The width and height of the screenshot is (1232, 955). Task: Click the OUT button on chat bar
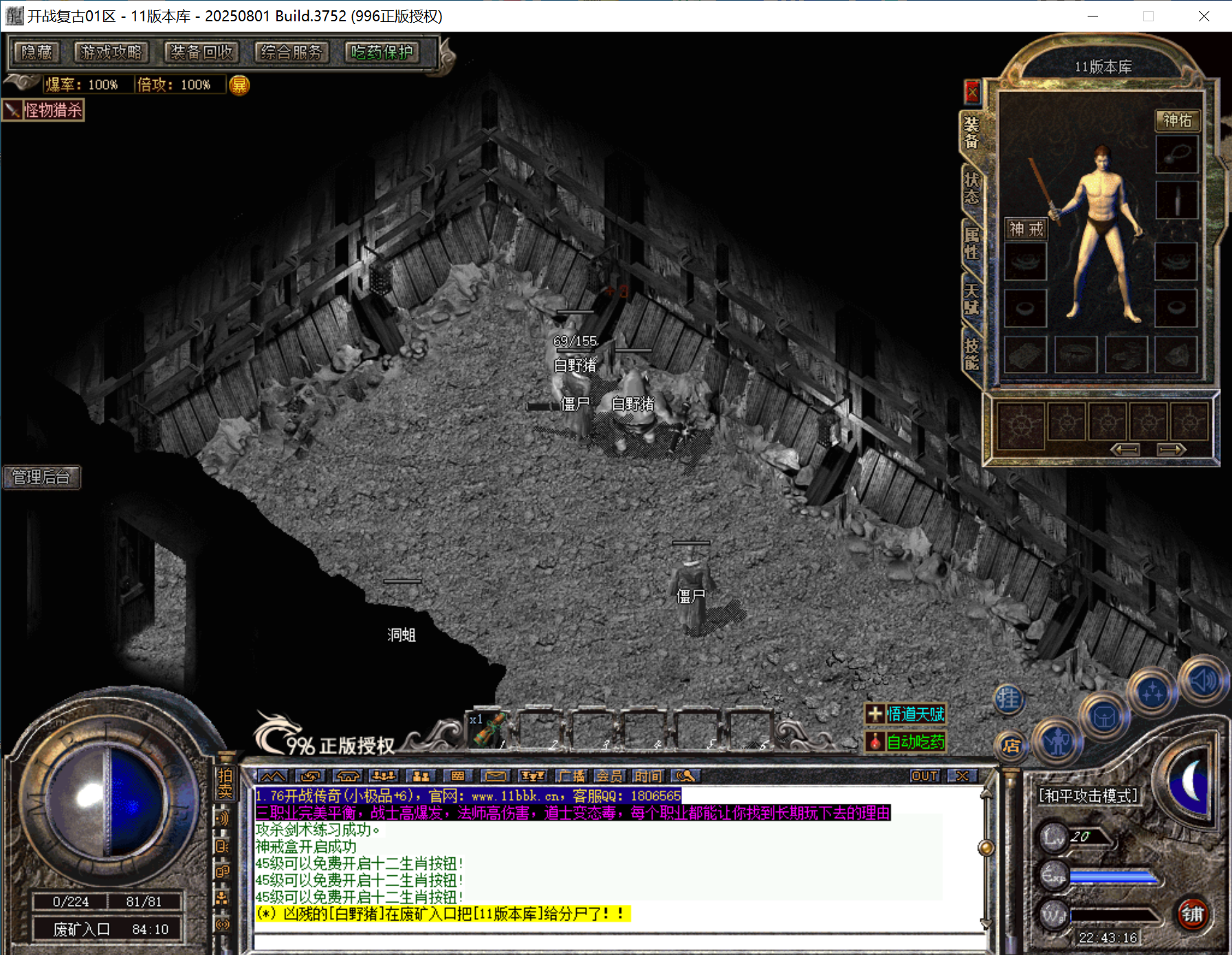[924, 776]
